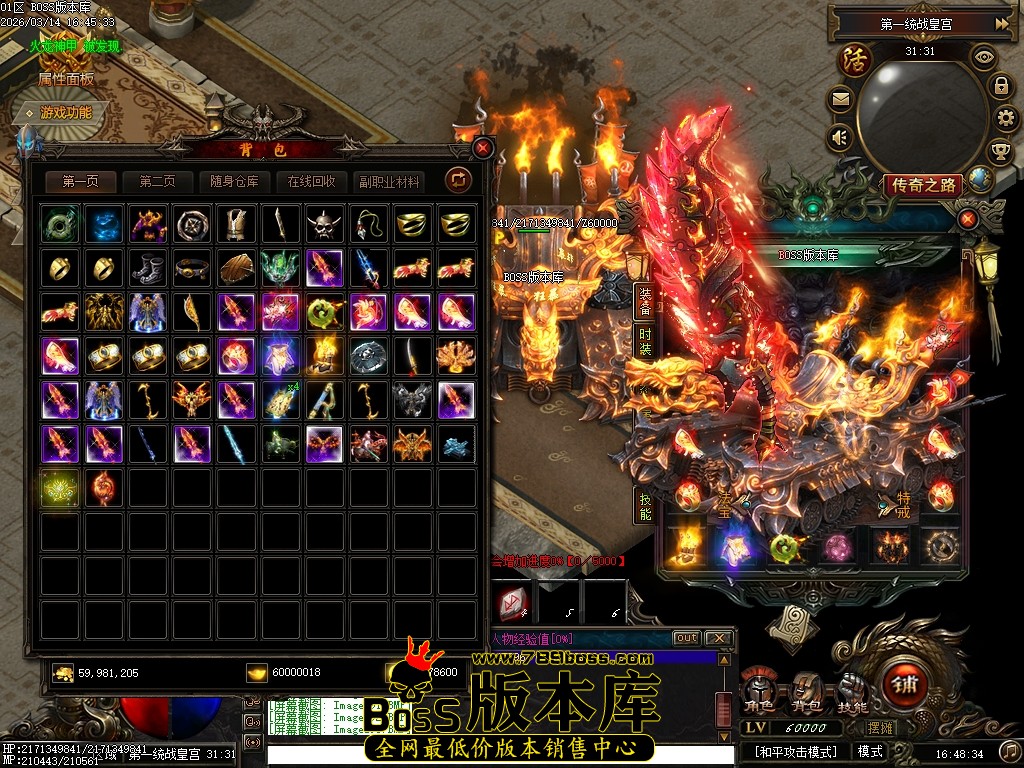Show the 副职业材料 materials tab
The height and width of the screenshot is (768, 1024).
(389, 182)
